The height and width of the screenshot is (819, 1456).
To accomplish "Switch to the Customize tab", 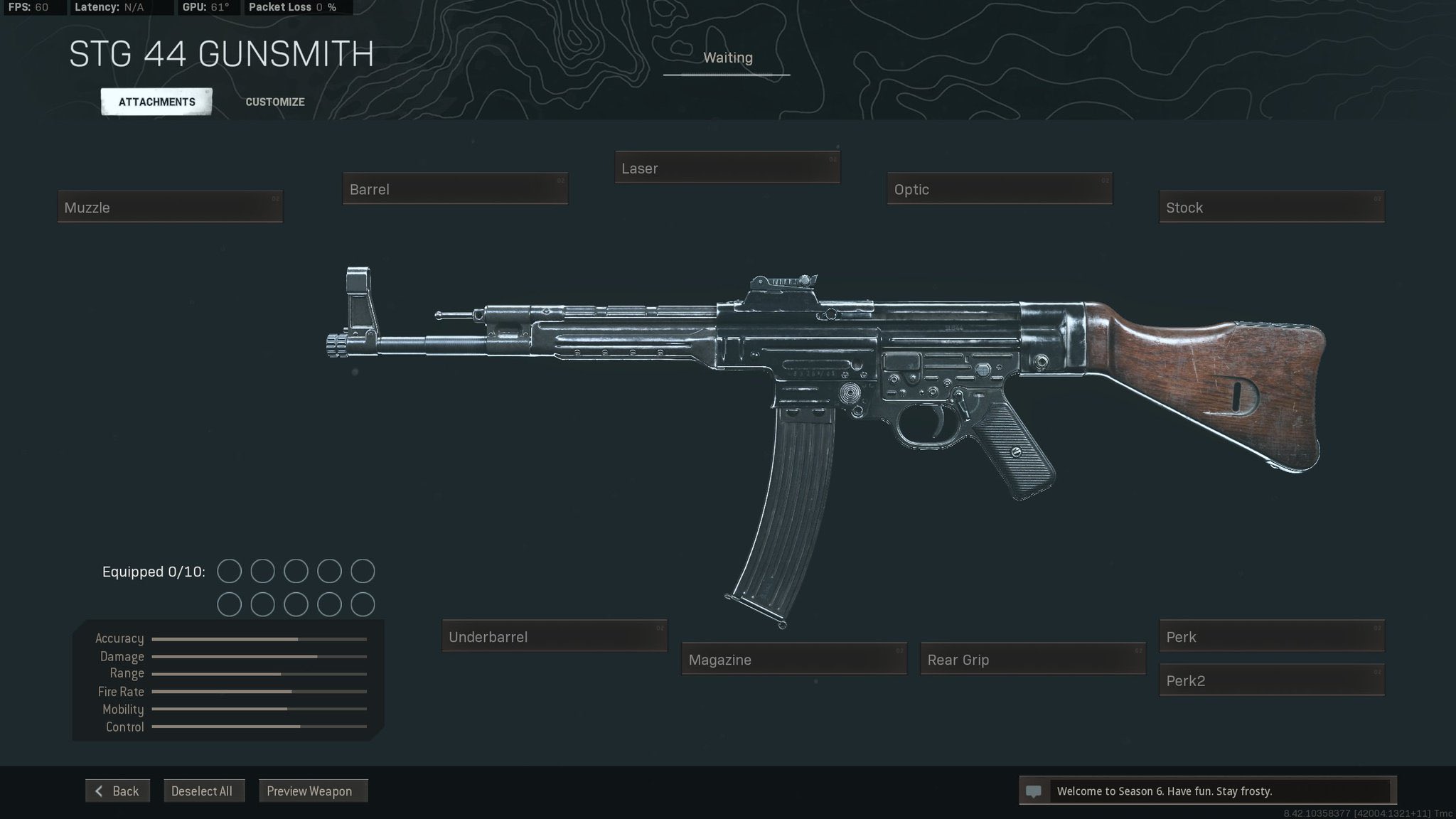I will click(x=274, y=102).
